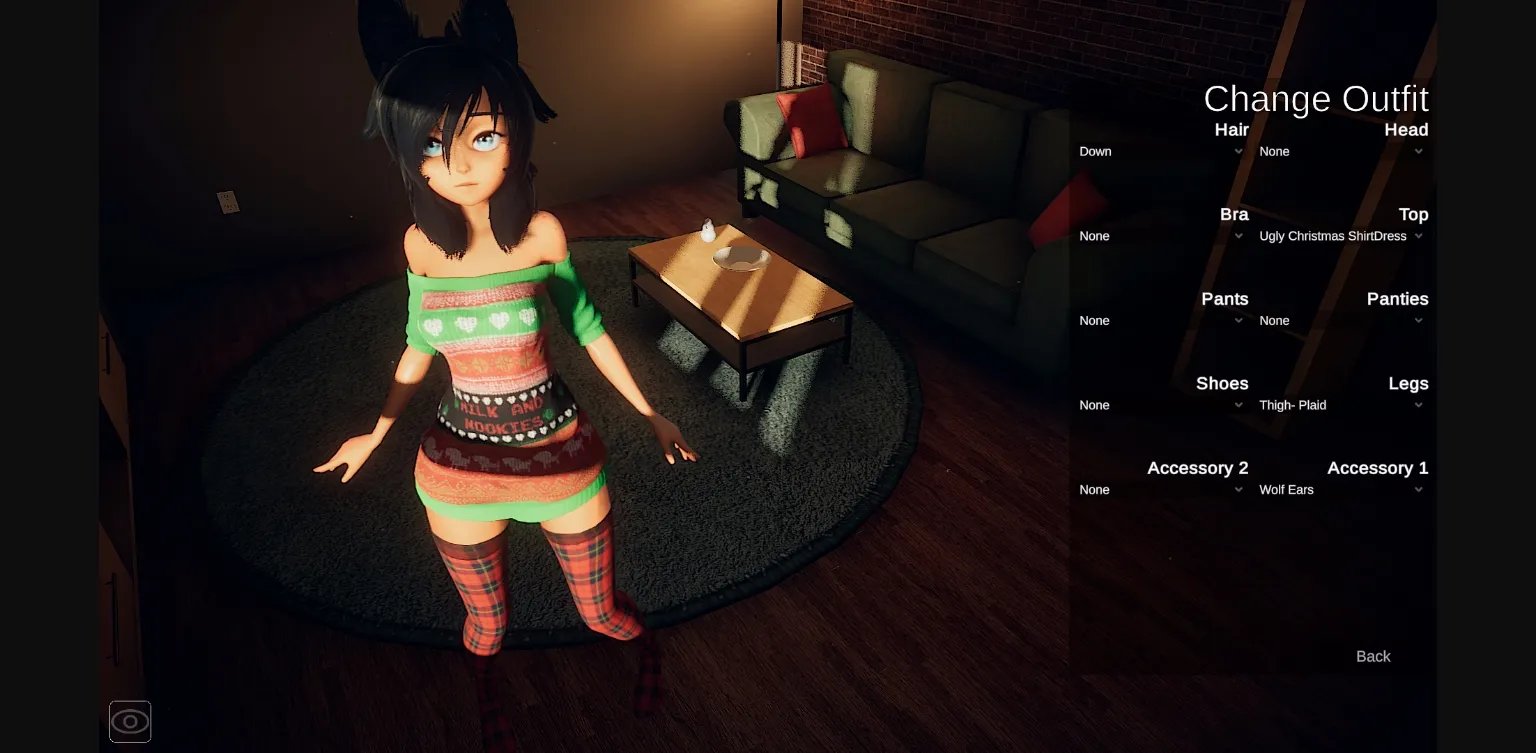1536x753 pixels.
Task: Expand the Legs chevron arrow
Action: pos(1418,405)
